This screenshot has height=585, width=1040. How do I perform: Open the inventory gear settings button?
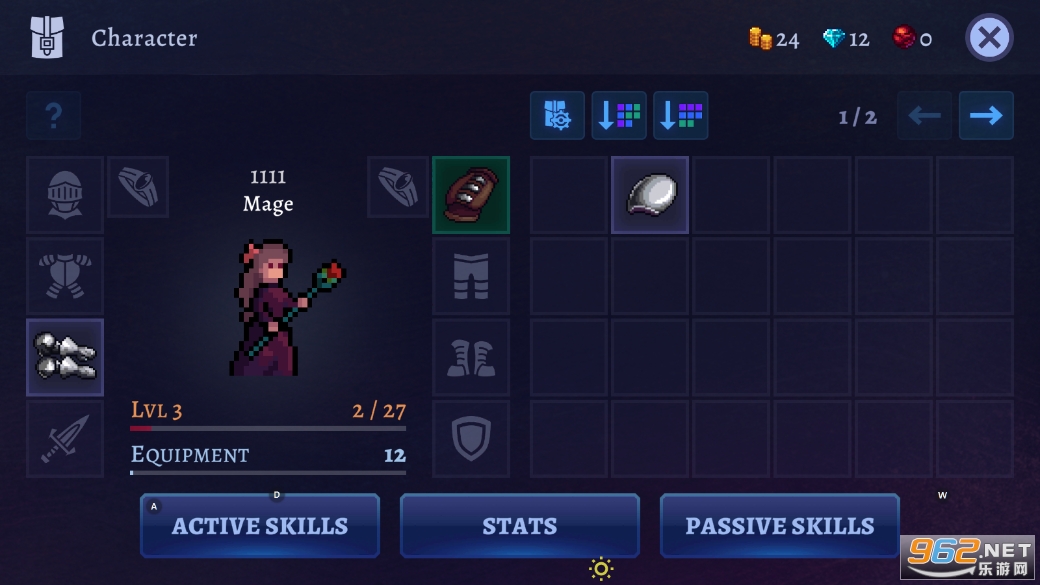pos(557,116)
